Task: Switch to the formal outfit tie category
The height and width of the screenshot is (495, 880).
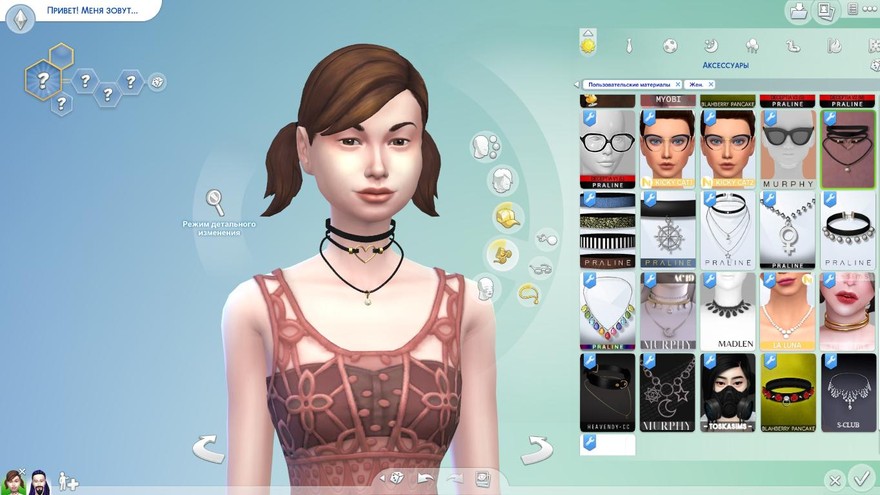Action: click(x=629, y=46)
